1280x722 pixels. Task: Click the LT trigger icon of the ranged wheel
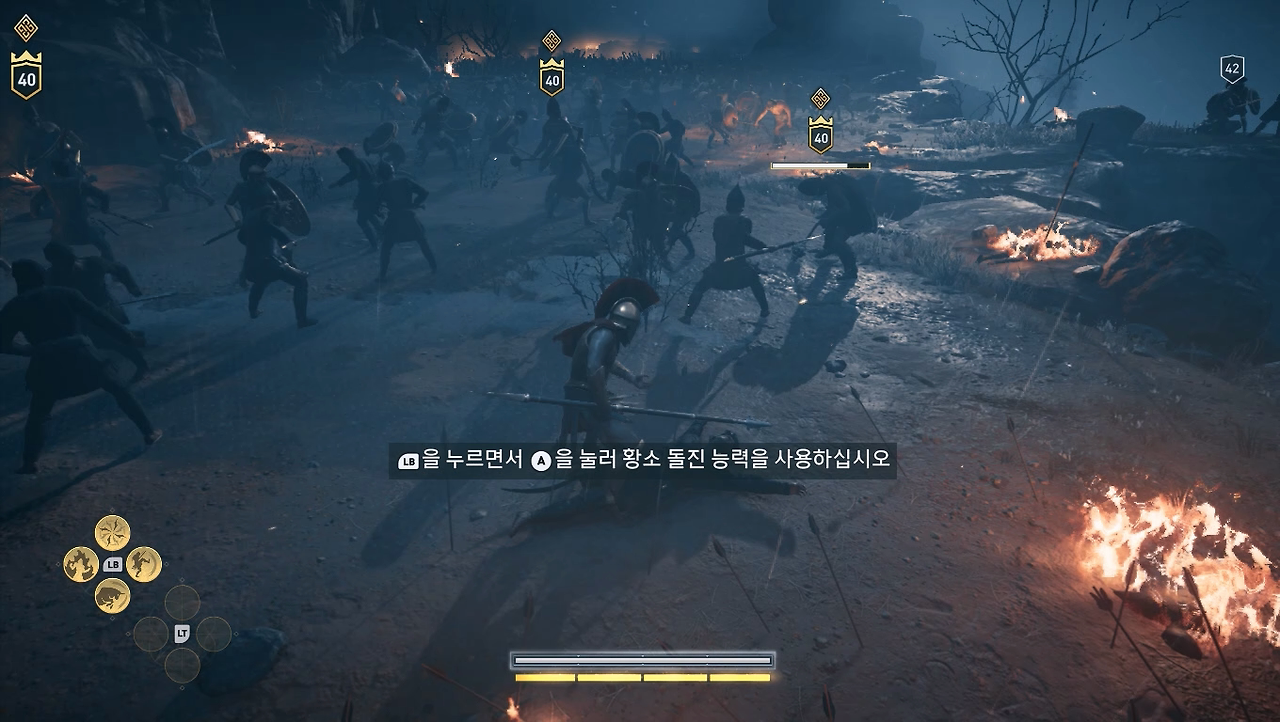coord(181,633)
